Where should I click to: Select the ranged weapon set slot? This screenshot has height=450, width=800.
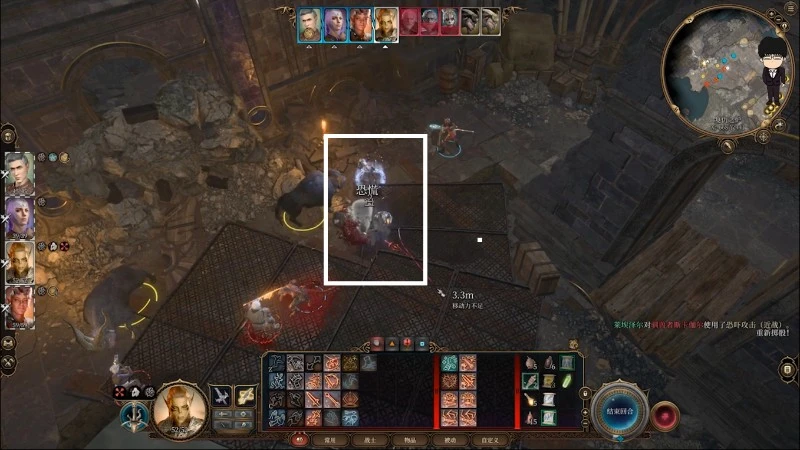[x=245, y=396]
